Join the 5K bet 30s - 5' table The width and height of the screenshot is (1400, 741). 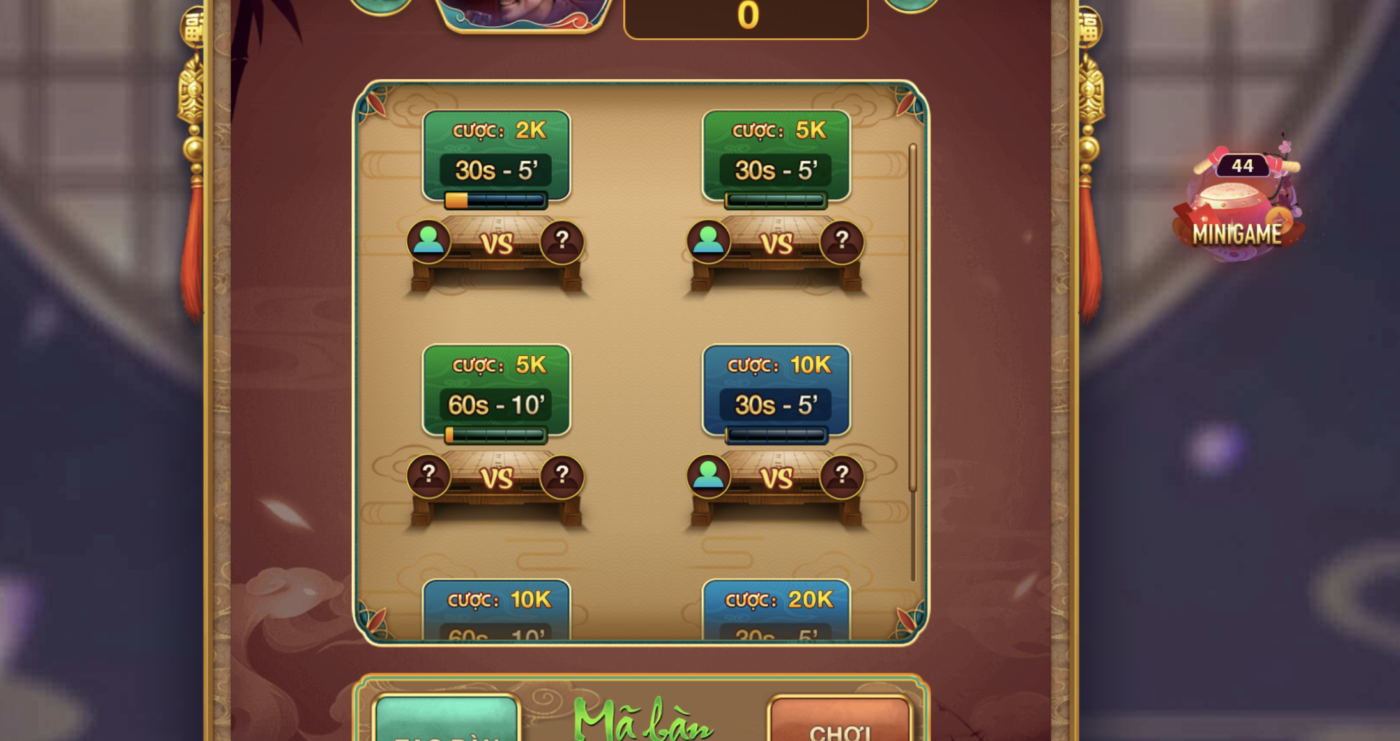776,200
